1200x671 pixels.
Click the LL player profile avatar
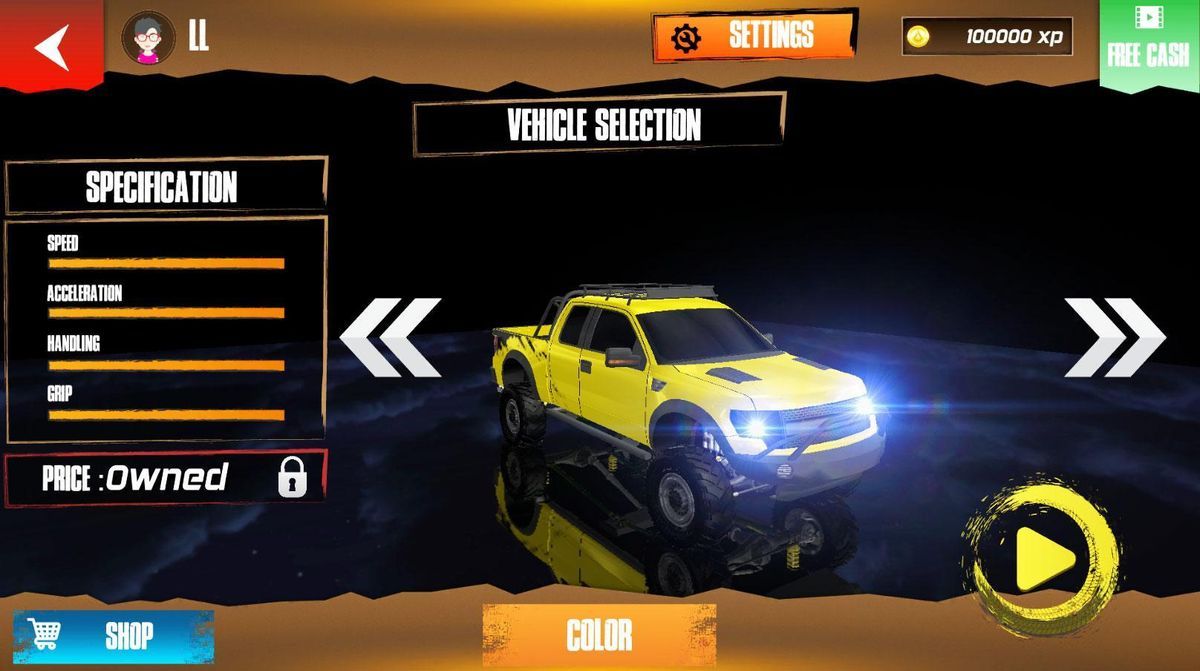(148, 38)
